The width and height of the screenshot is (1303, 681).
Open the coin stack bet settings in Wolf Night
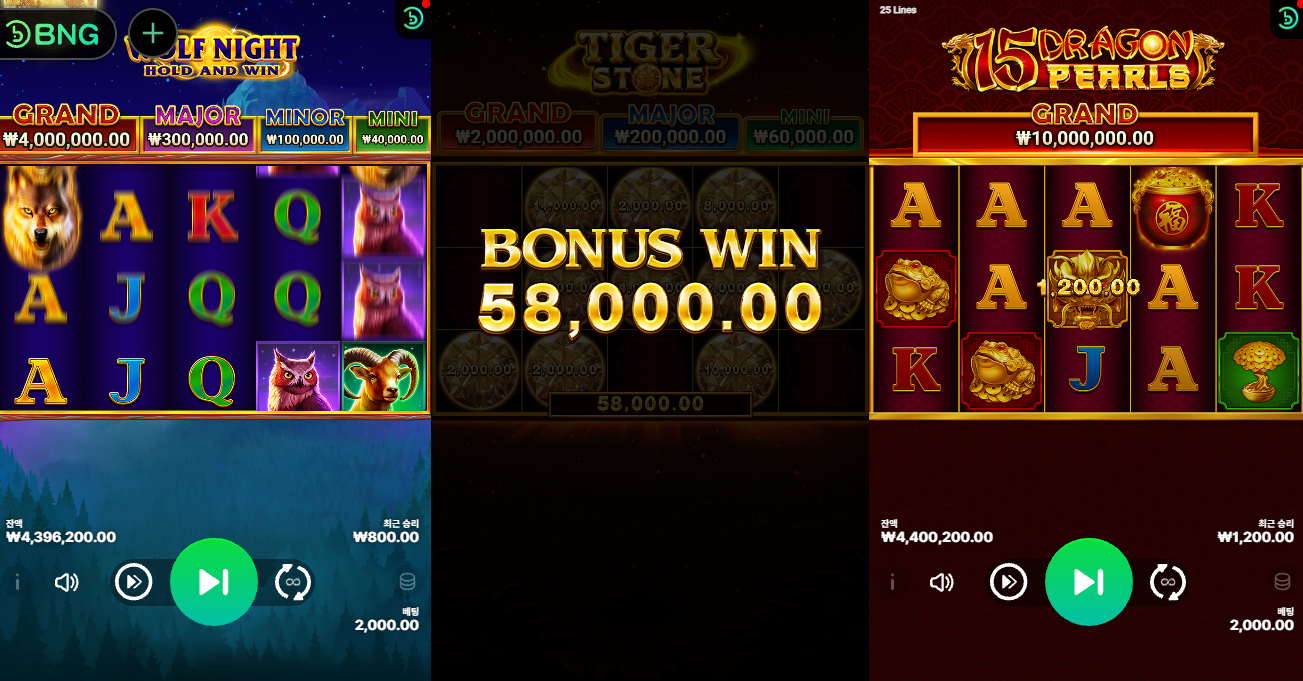407,582
